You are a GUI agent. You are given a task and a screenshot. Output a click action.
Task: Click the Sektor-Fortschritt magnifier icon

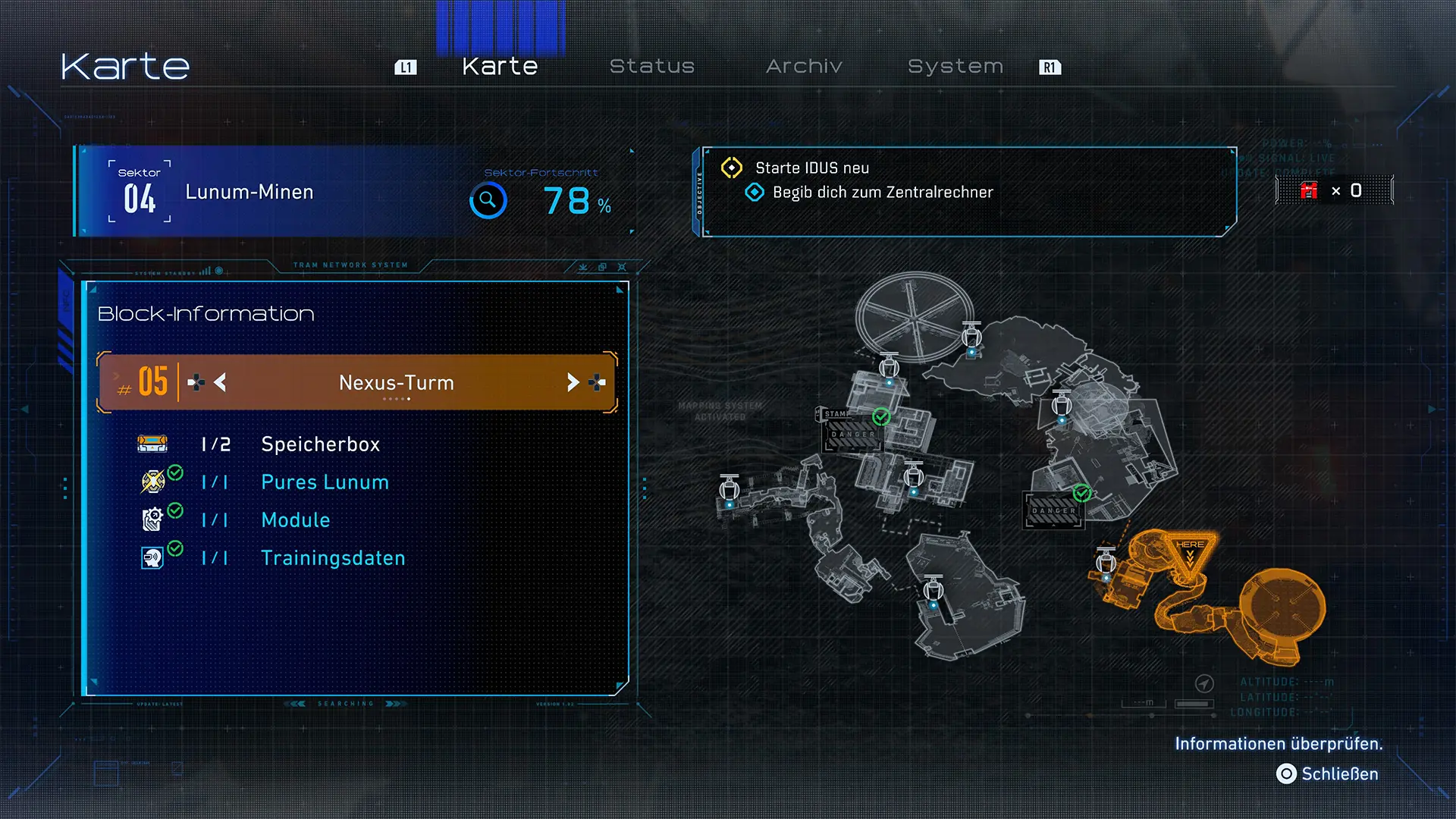point(488,201)
